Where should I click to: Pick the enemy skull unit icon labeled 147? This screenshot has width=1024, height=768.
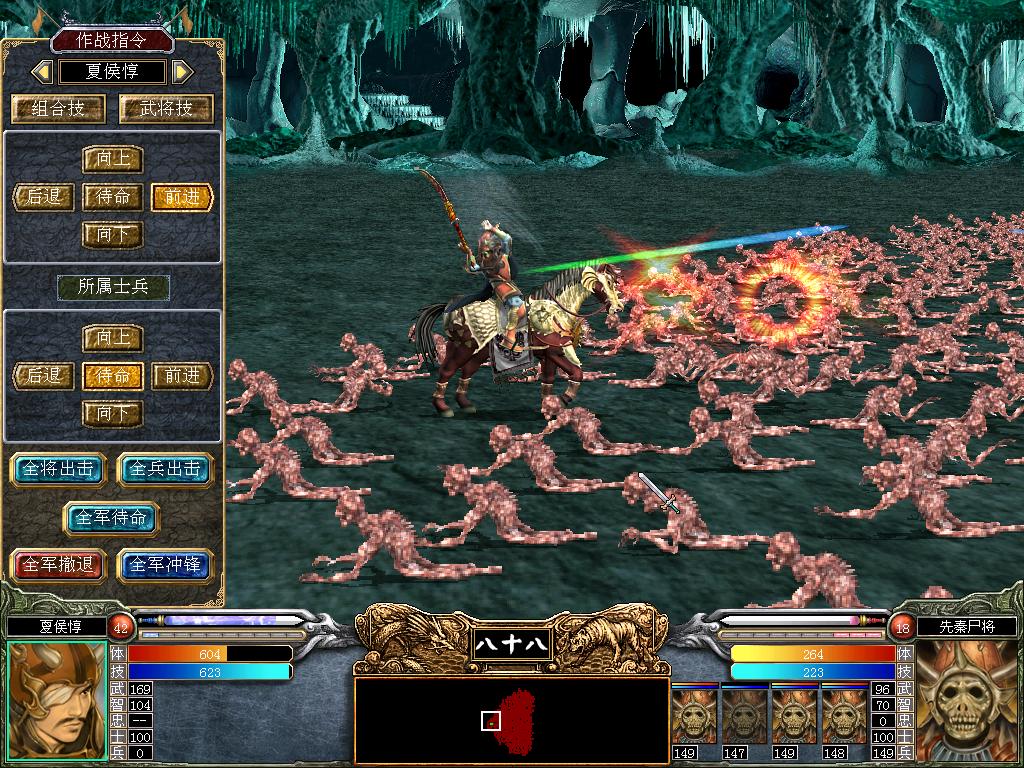coord(744,717)
